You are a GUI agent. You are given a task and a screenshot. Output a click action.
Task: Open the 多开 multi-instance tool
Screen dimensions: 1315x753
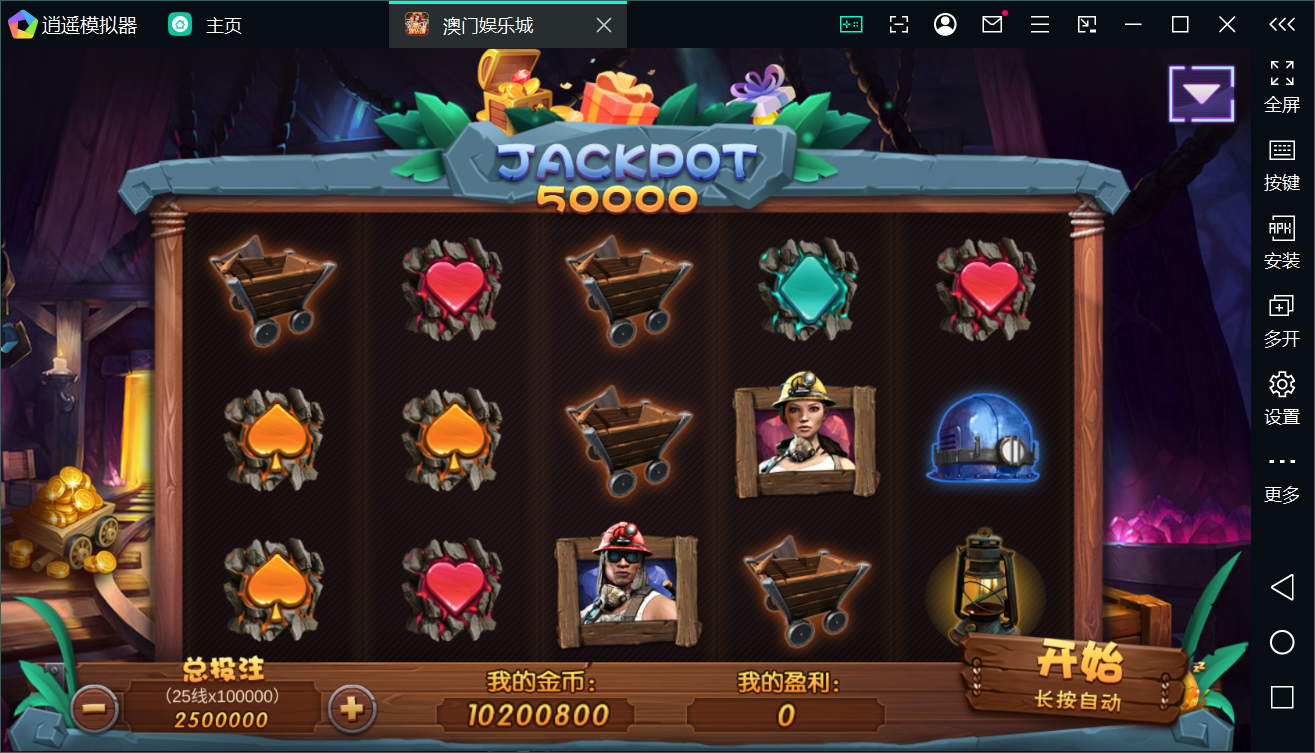(1282, 320)
